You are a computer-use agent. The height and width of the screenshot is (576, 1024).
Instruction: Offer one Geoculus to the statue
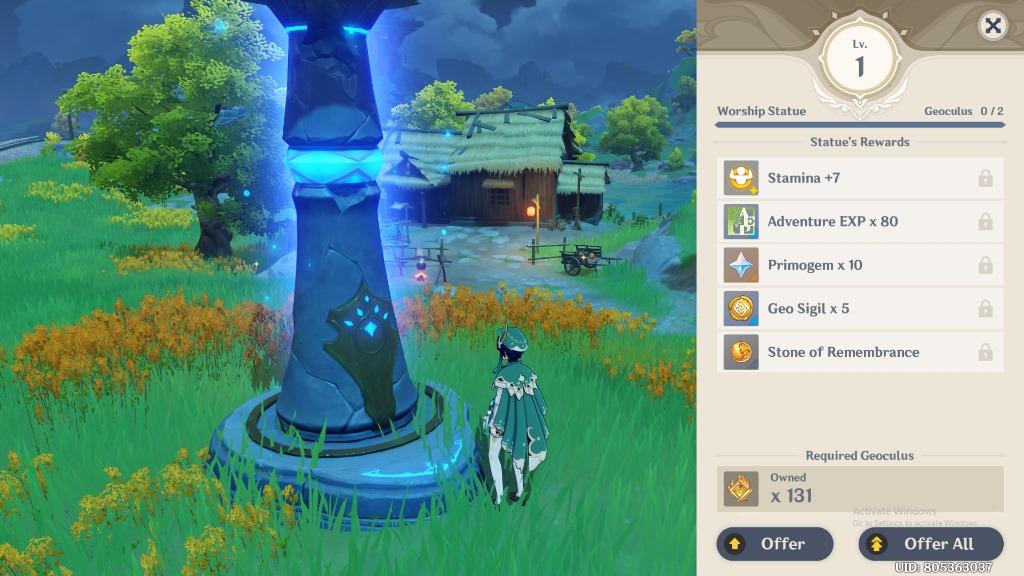pyautogui.click(x=775, y=544)
